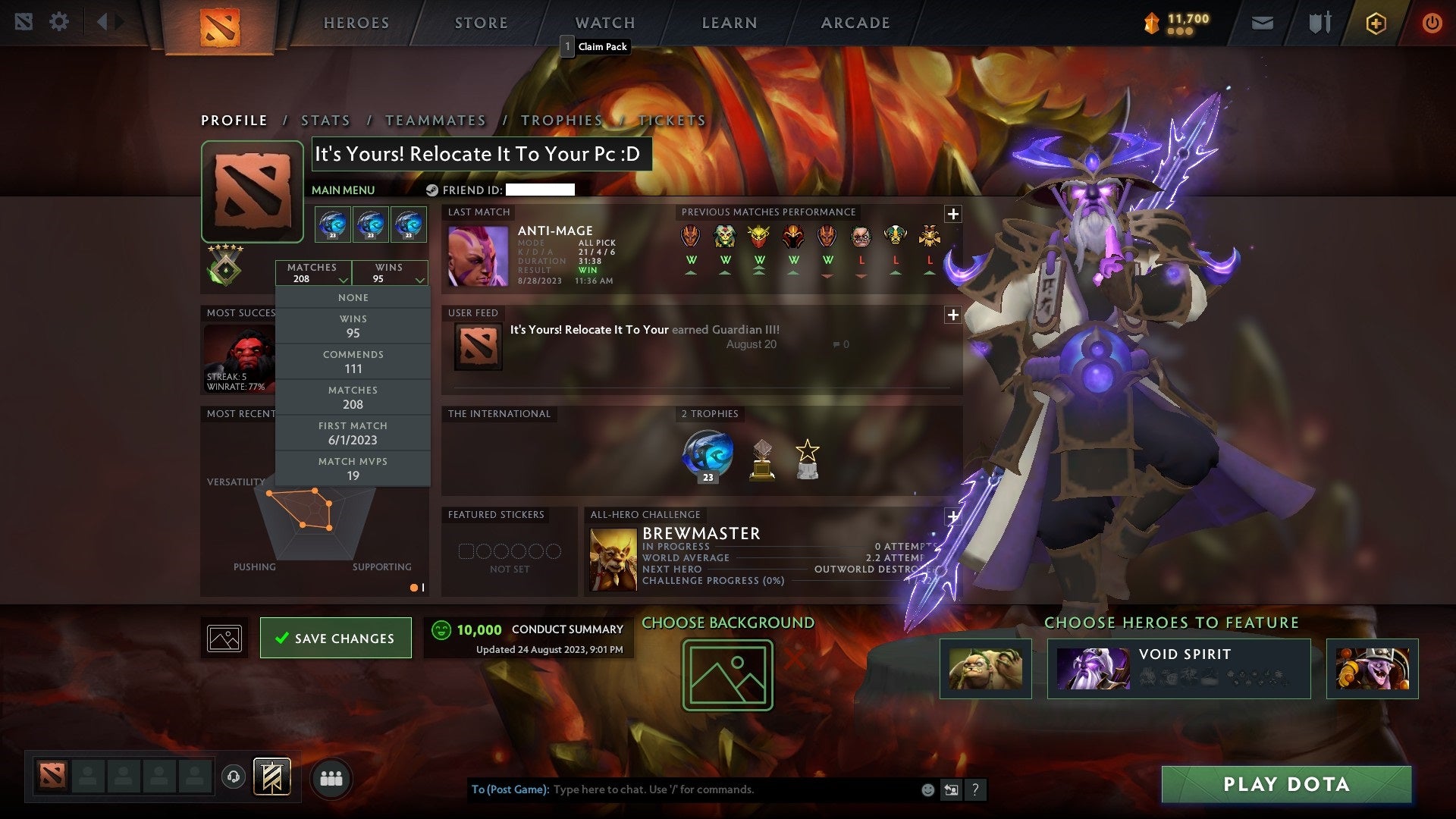The image size is (1456, 819).
Task: Open the friends list icon bottom left
Action: point(331,777)
